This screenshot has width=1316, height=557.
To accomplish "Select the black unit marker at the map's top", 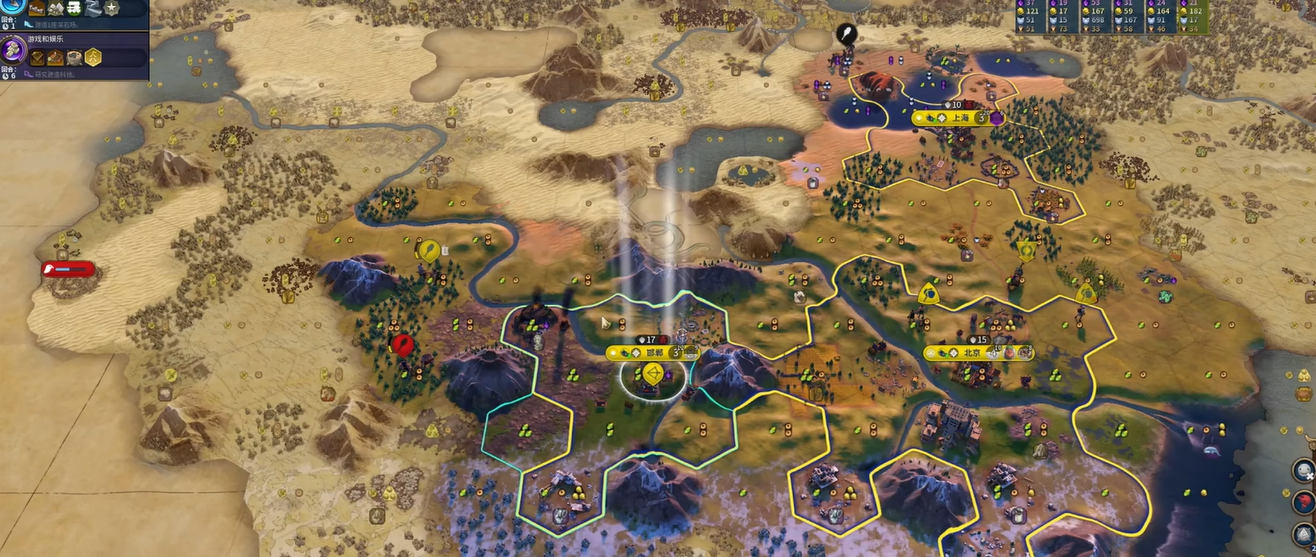I will [847, 34].
